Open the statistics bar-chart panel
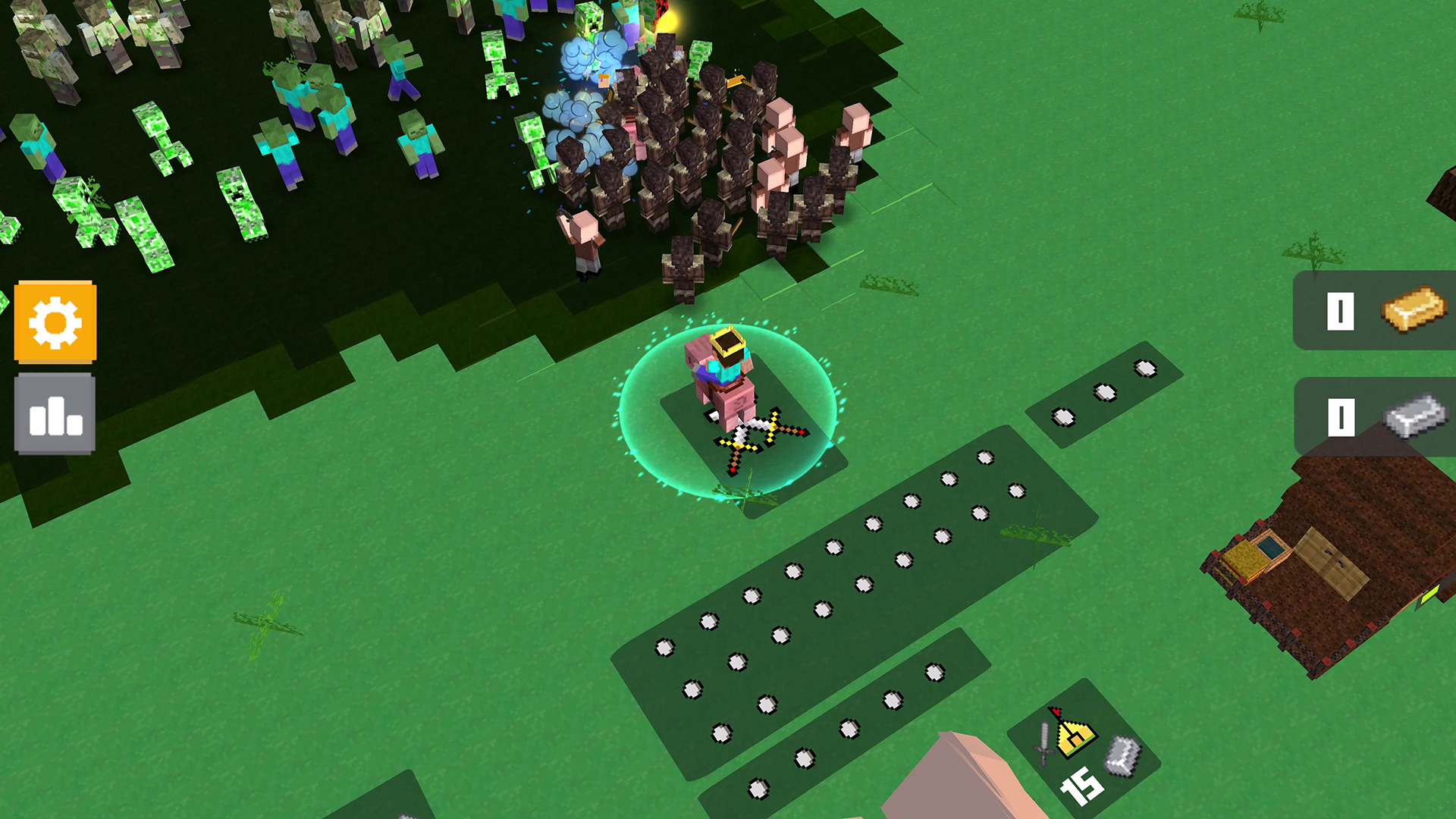Image resolution: width=1456 pixels, height=819 pixels. click(x=55, y=413)
